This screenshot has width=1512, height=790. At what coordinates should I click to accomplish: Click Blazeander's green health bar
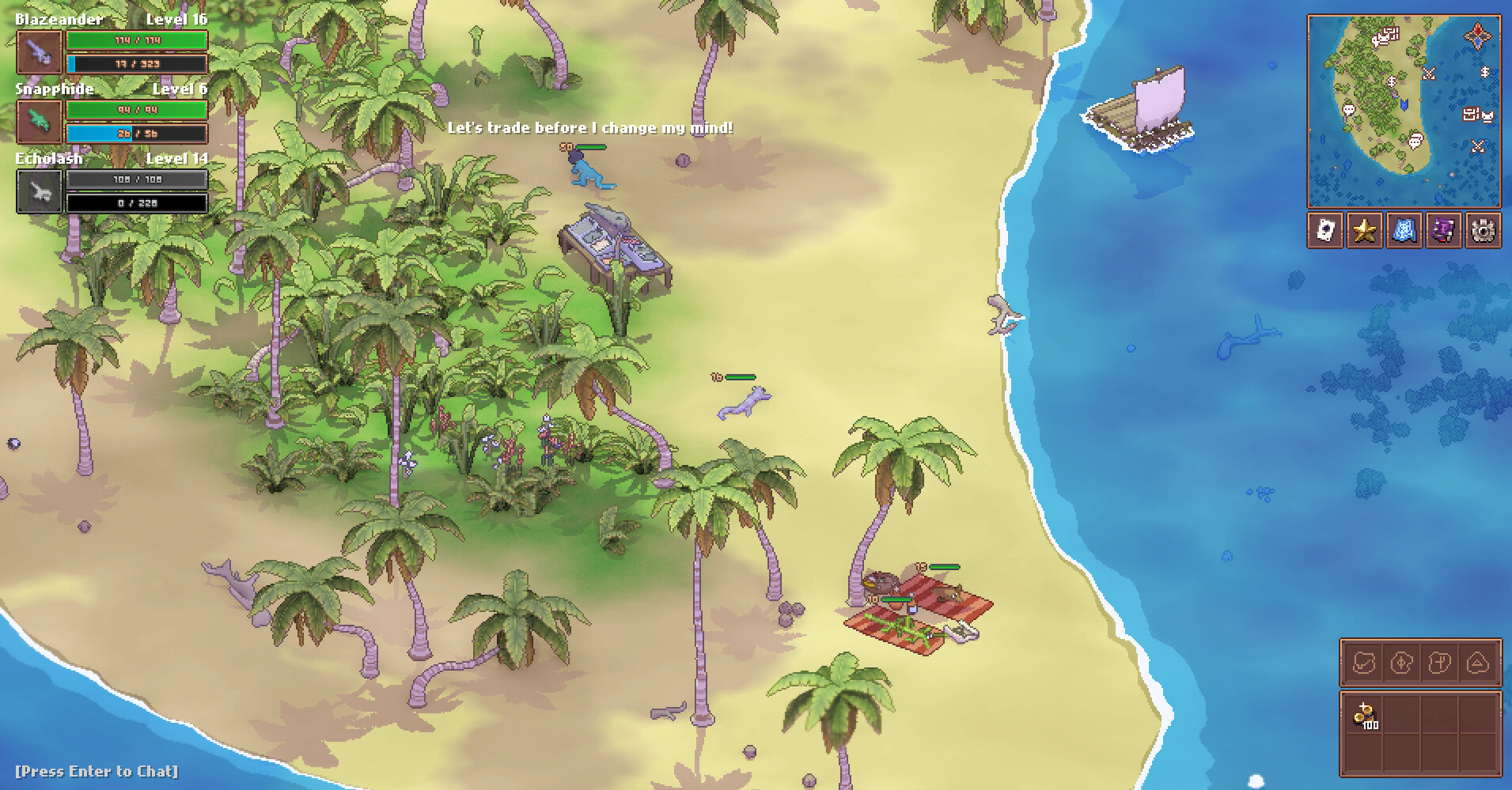136,40
